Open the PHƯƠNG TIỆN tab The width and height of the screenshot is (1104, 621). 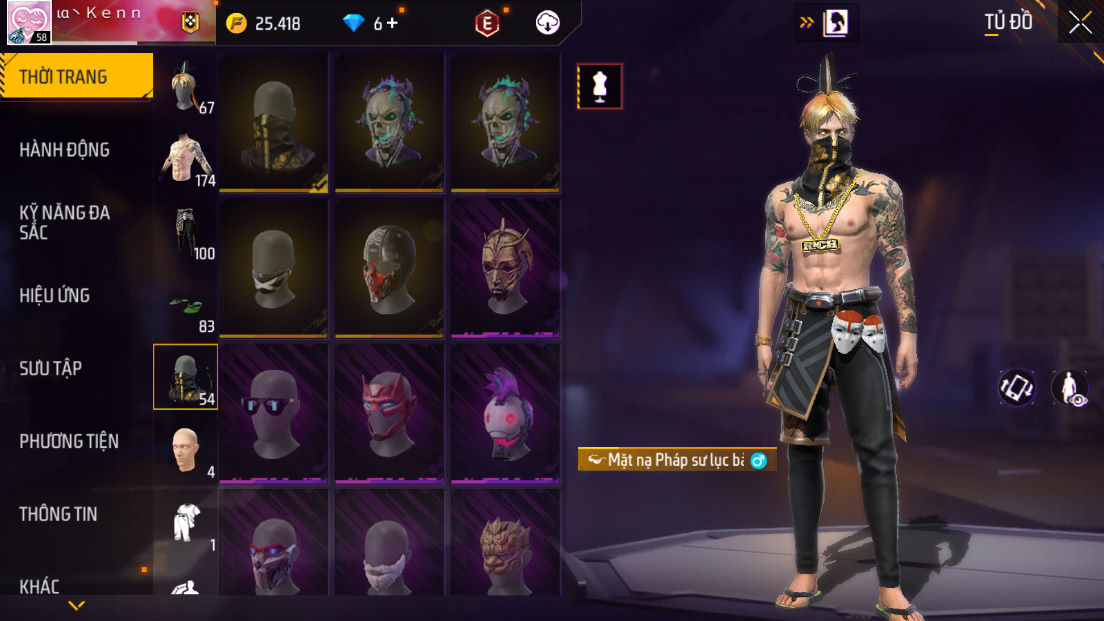tap(69, 441)
